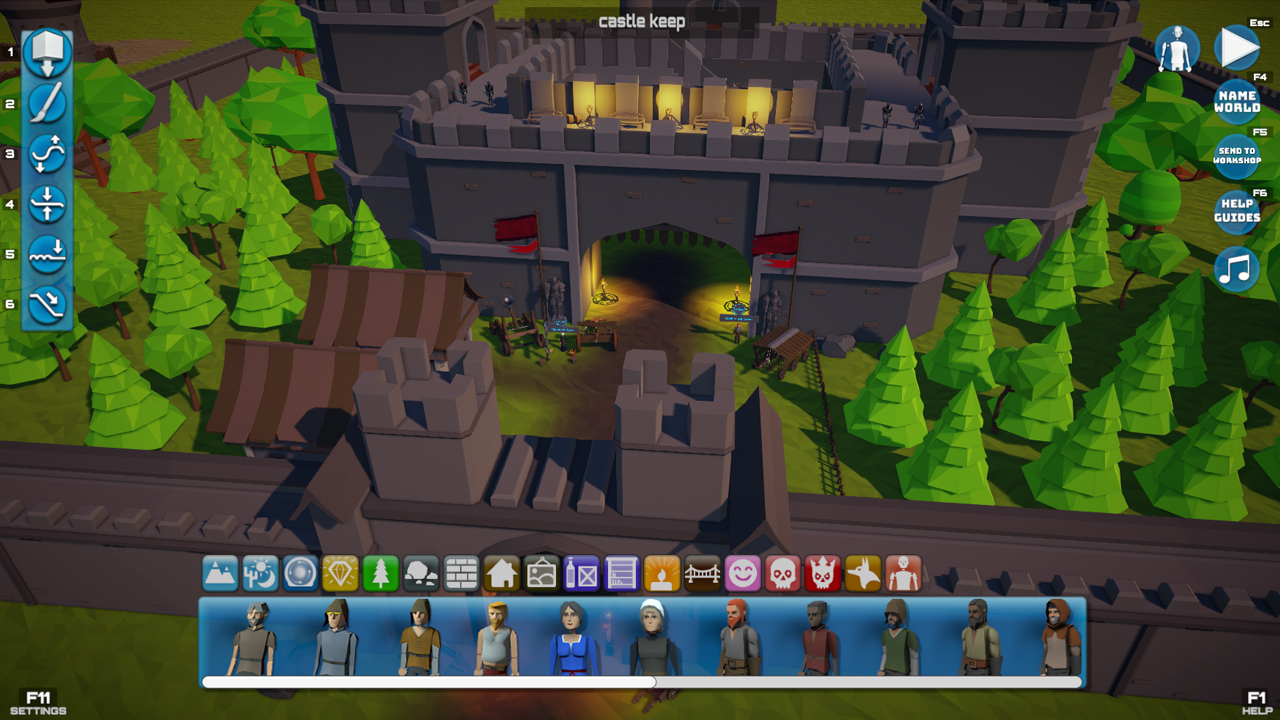Select the pink smiley face category
Image resolution: width=1280 pixels, height=720 pixels.
coord(742,574)
